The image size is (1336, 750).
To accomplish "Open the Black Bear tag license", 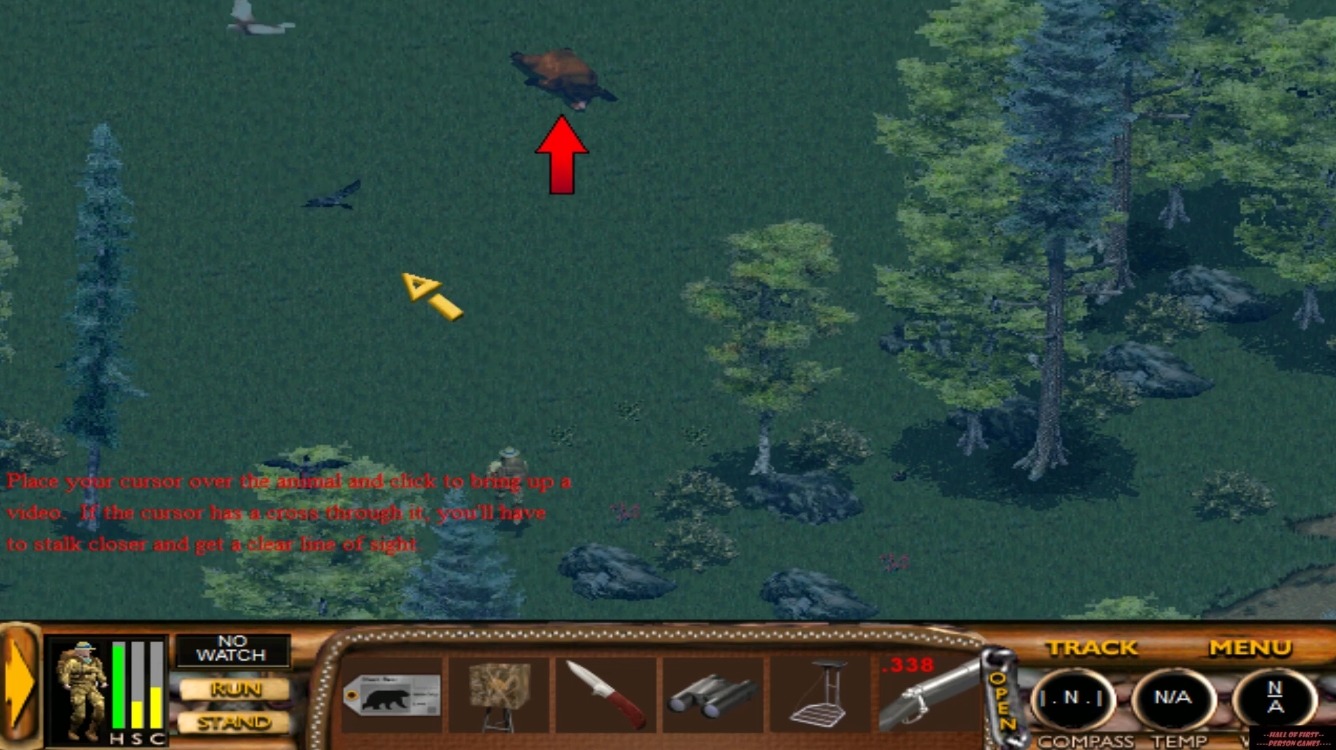I will coord(392,694).
